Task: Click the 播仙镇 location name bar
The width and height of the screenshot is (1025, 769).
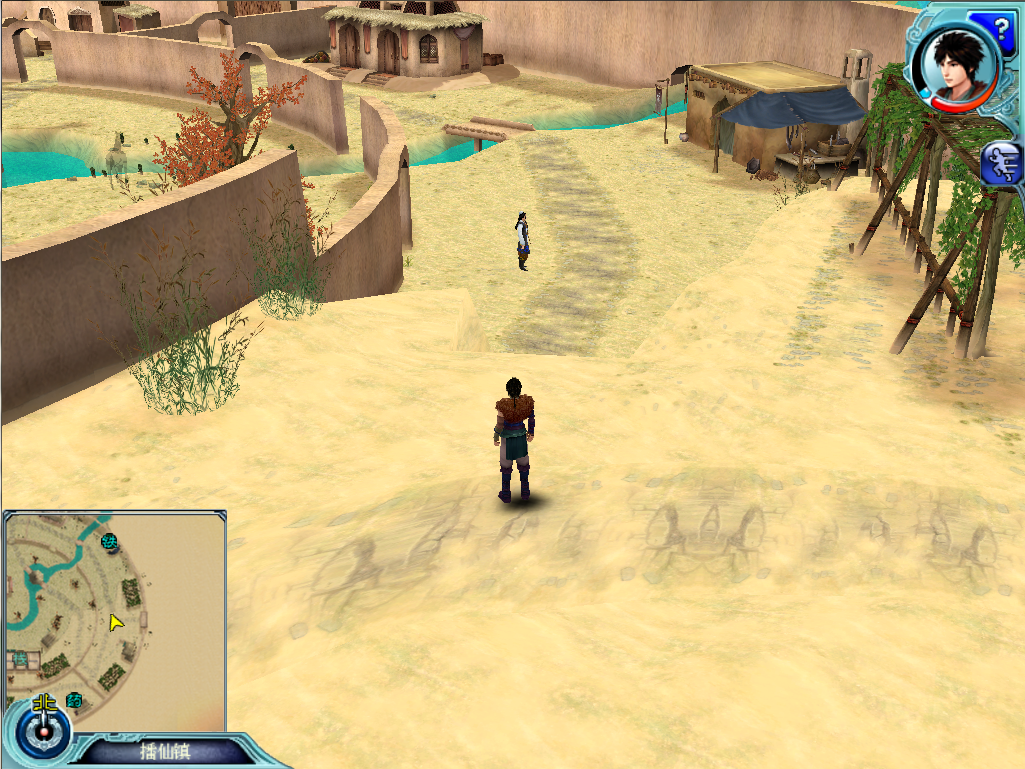Action: (x=165, y=751)
